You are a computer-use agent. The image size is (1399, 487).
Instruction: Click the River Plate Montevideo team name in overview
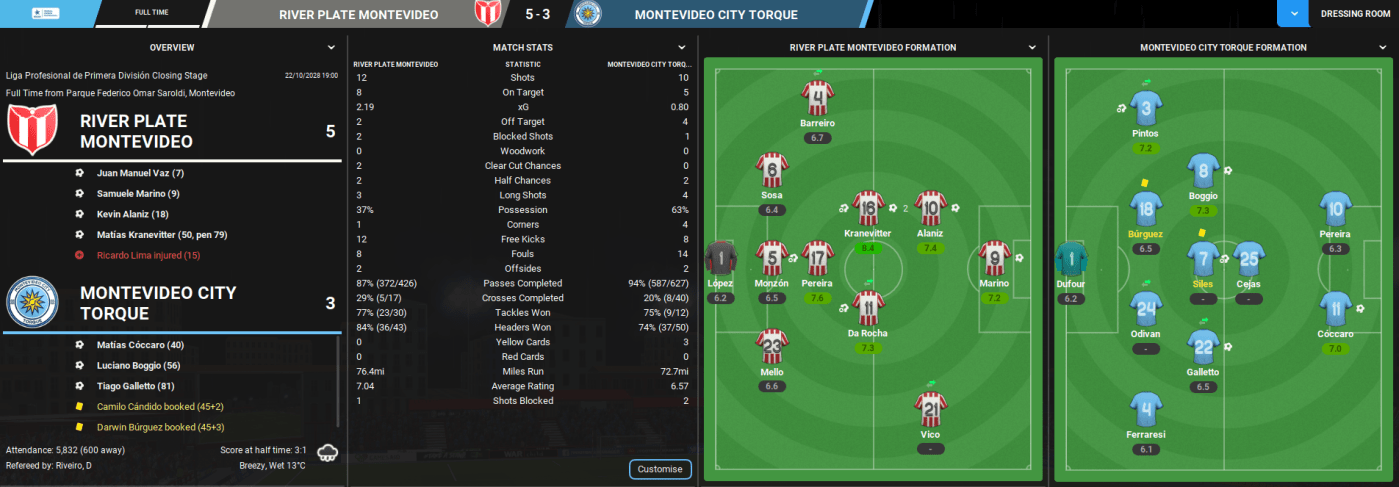point(137,131)
